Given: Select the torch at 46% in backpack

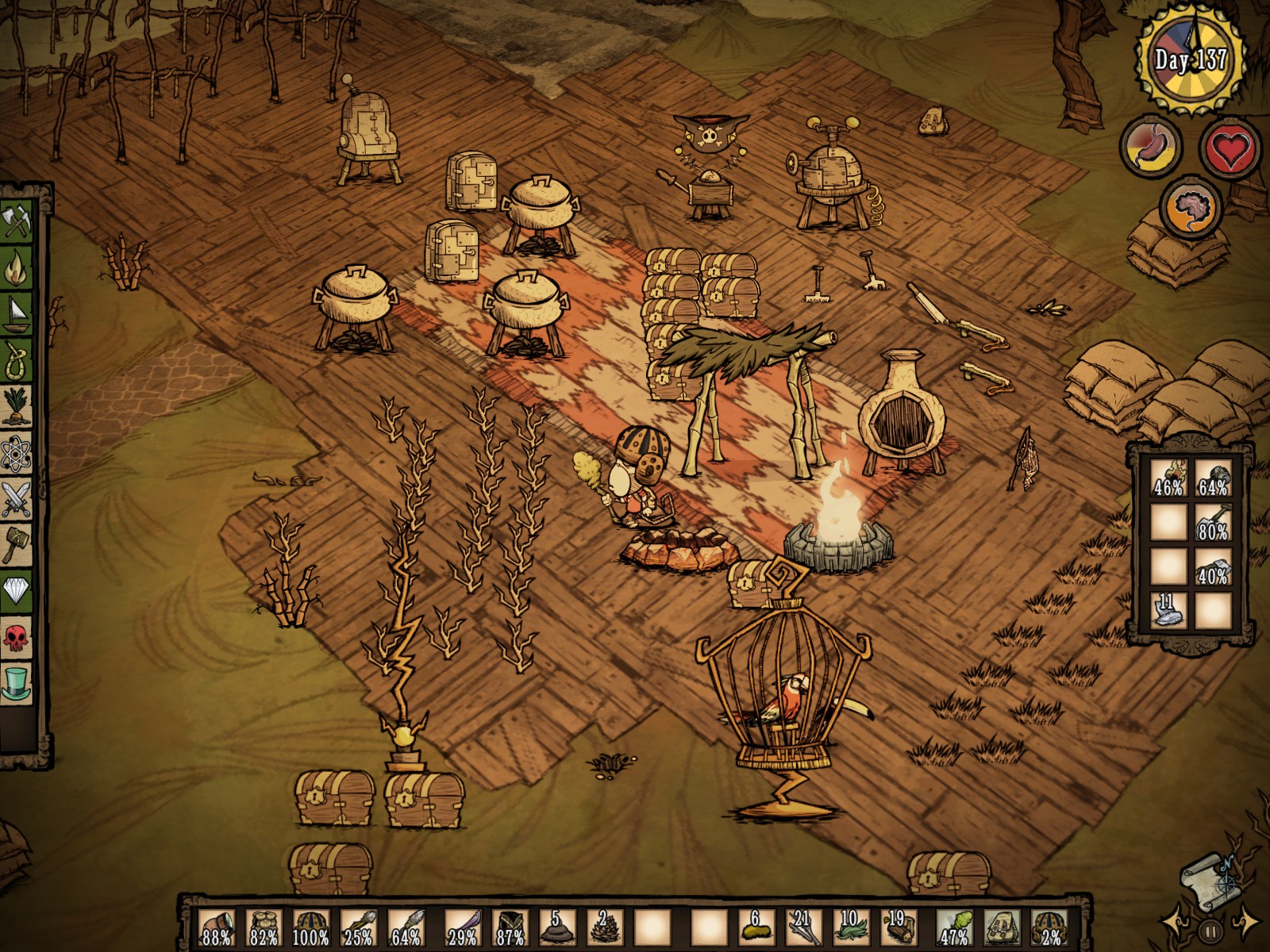Looking at the screenshot, I should click(x=1168, y=478).
